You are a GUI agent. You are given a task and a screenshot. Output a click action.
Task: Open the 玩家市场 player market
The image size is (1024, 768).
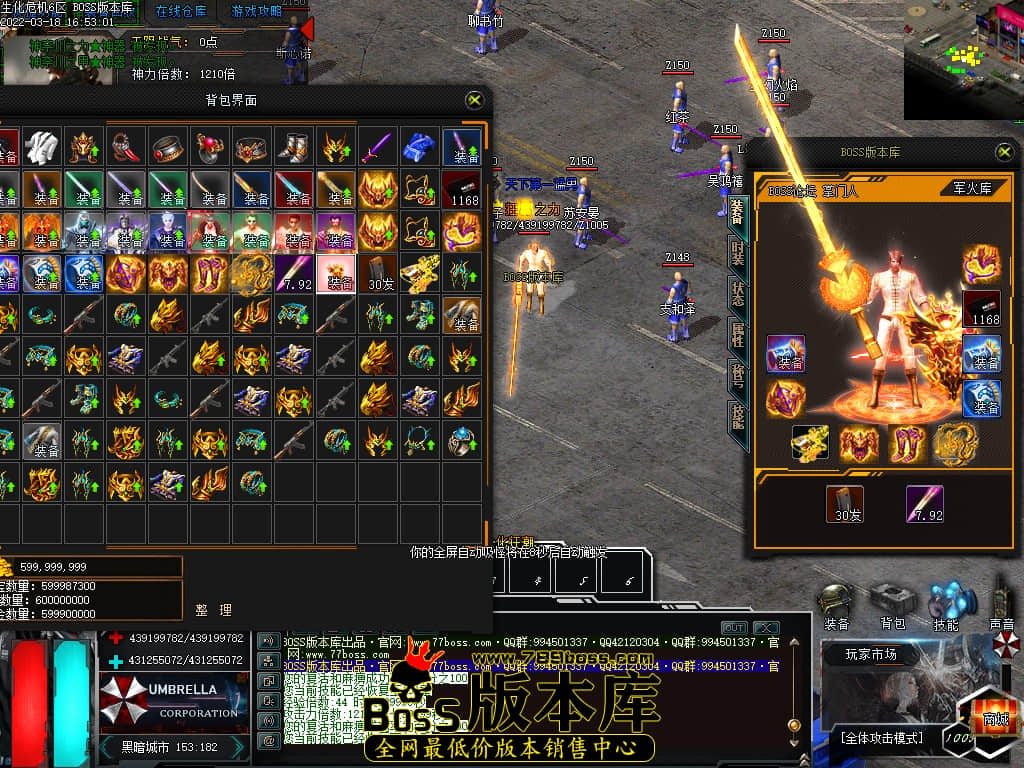point(871,655)
